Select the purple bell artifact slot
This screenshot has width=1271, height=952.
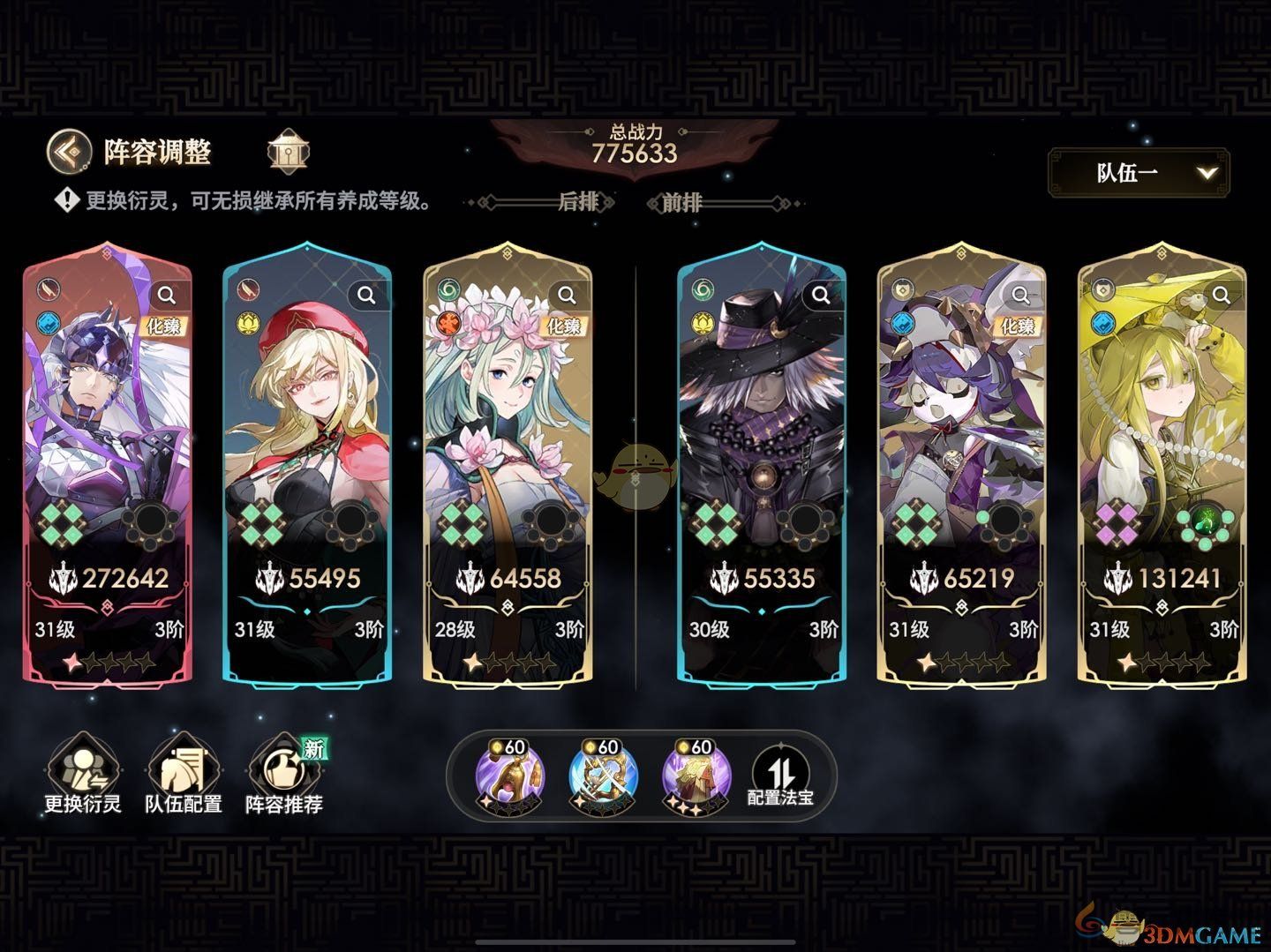coord(504,776)
